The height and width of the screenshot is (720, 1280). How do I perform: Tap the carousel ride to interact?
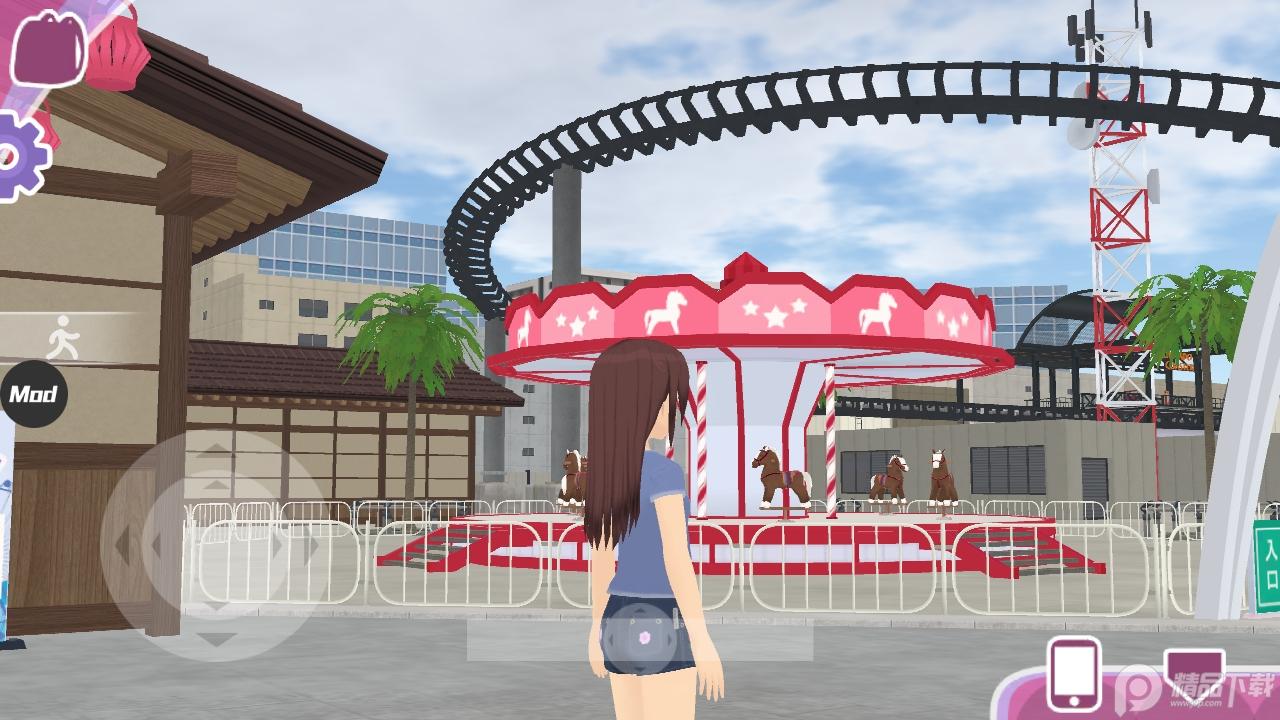coord(750,400)
